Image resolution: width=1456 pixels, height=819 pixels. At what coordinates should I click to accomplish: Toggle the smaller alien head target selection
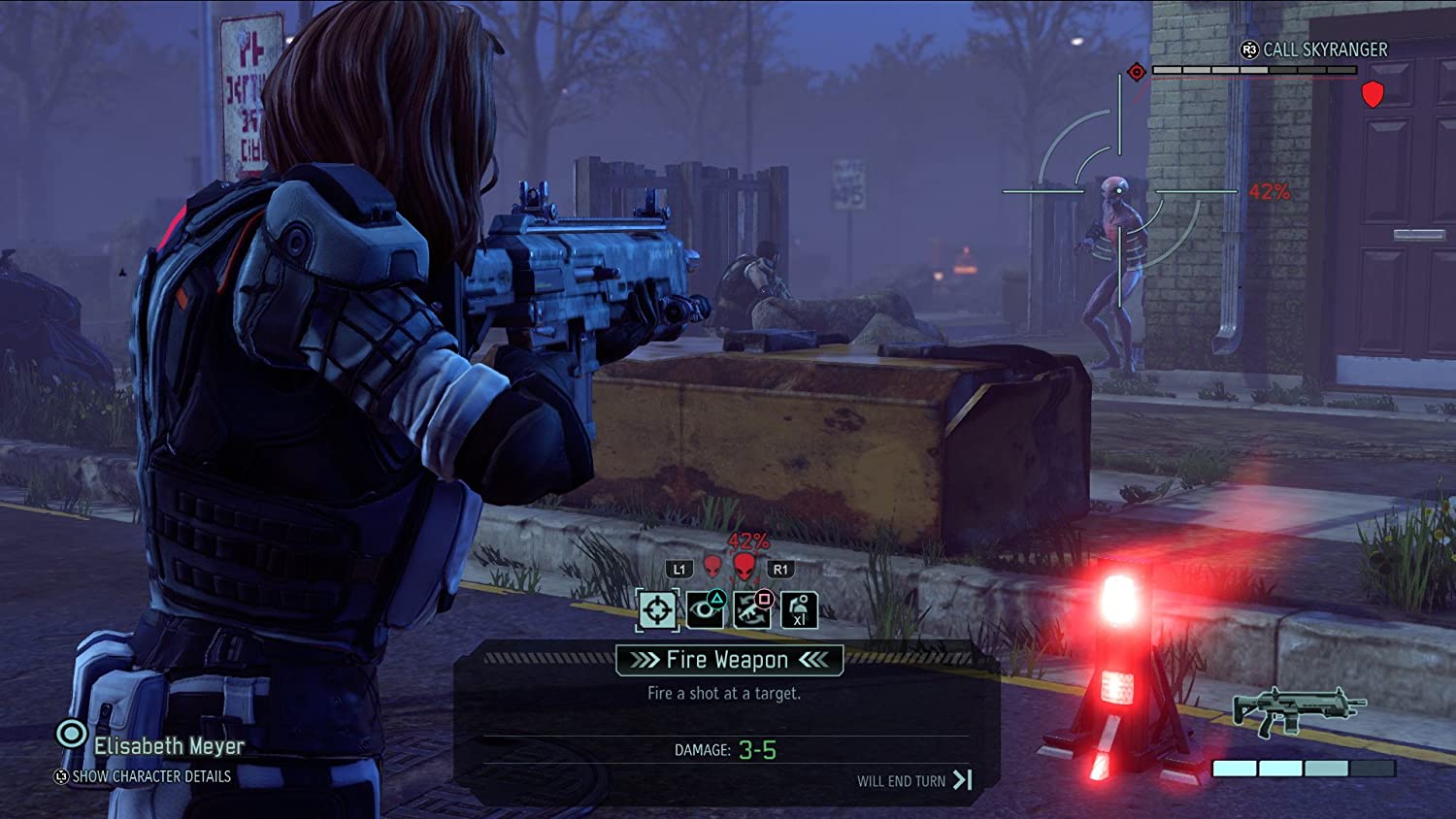click(712, 568)
